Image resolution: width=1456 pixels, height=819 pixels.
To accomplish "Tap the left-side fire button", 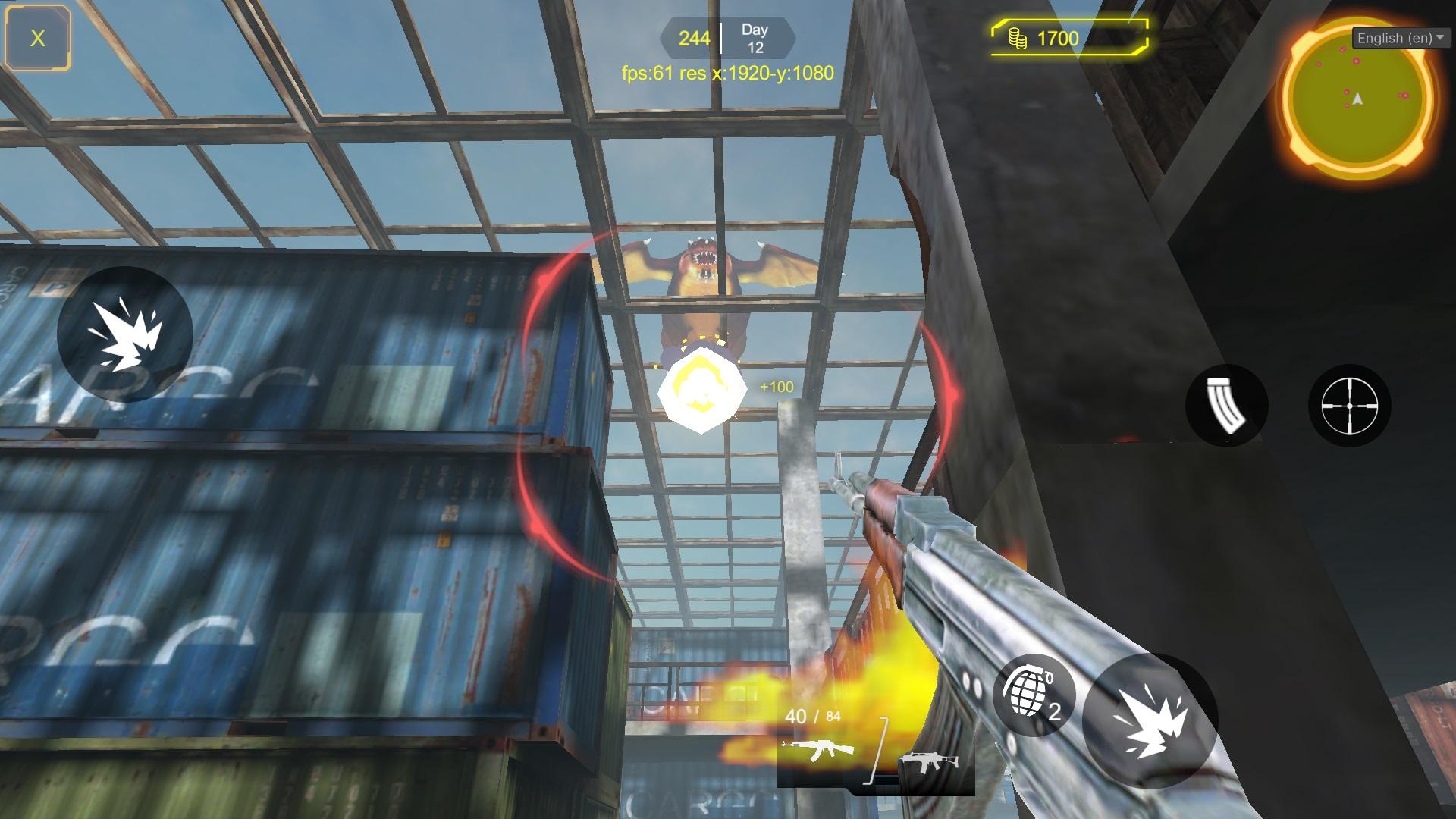I will 125,334.
